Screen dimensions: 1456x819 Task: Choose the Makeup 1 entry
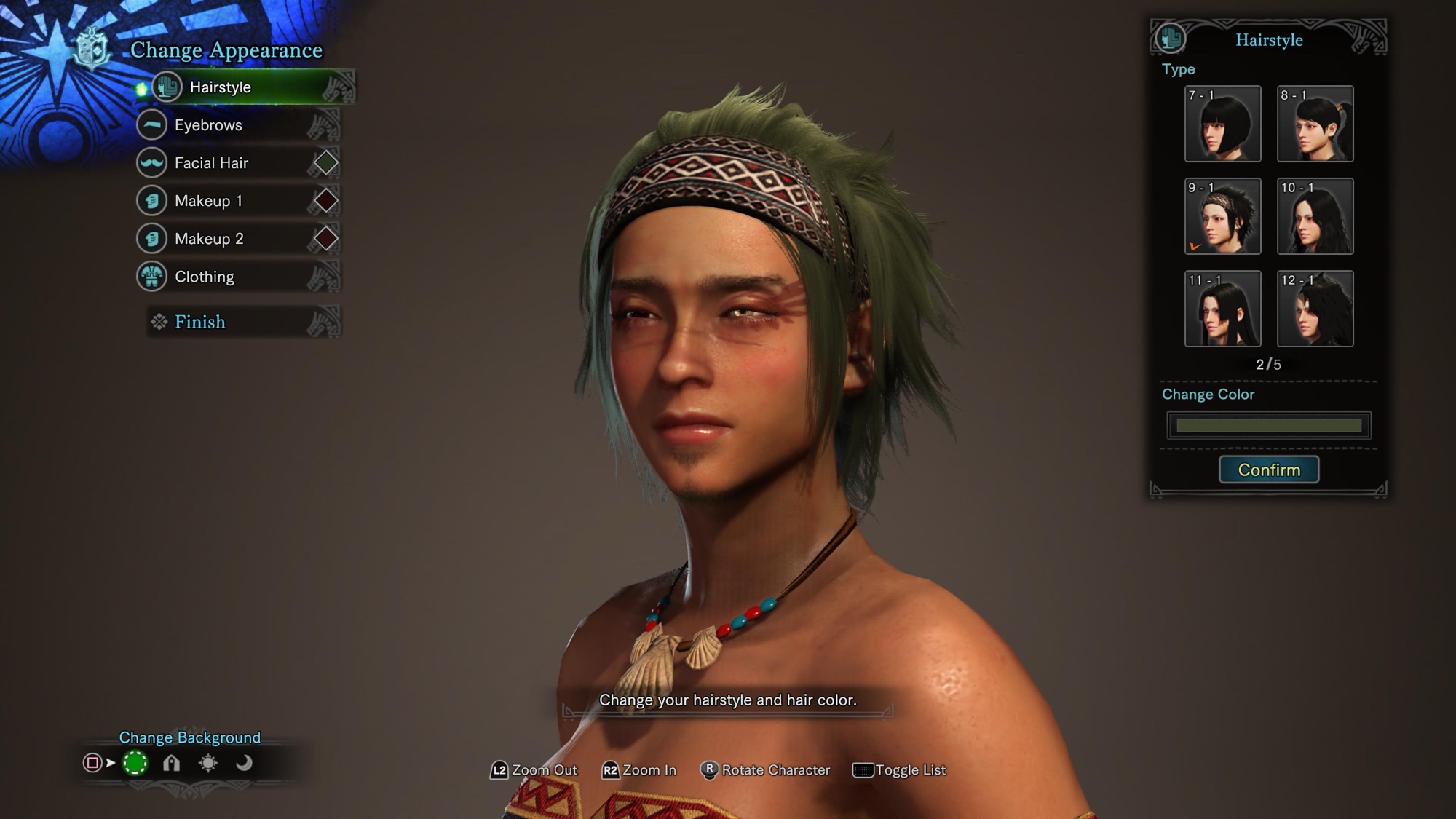[x=208, y=201]
